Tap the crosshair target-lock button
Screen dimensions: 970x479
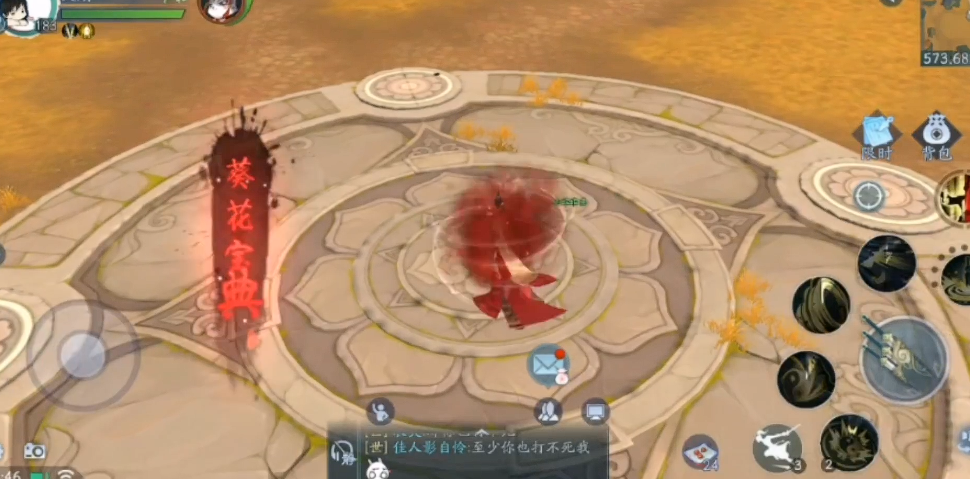[x=868, y=196]
